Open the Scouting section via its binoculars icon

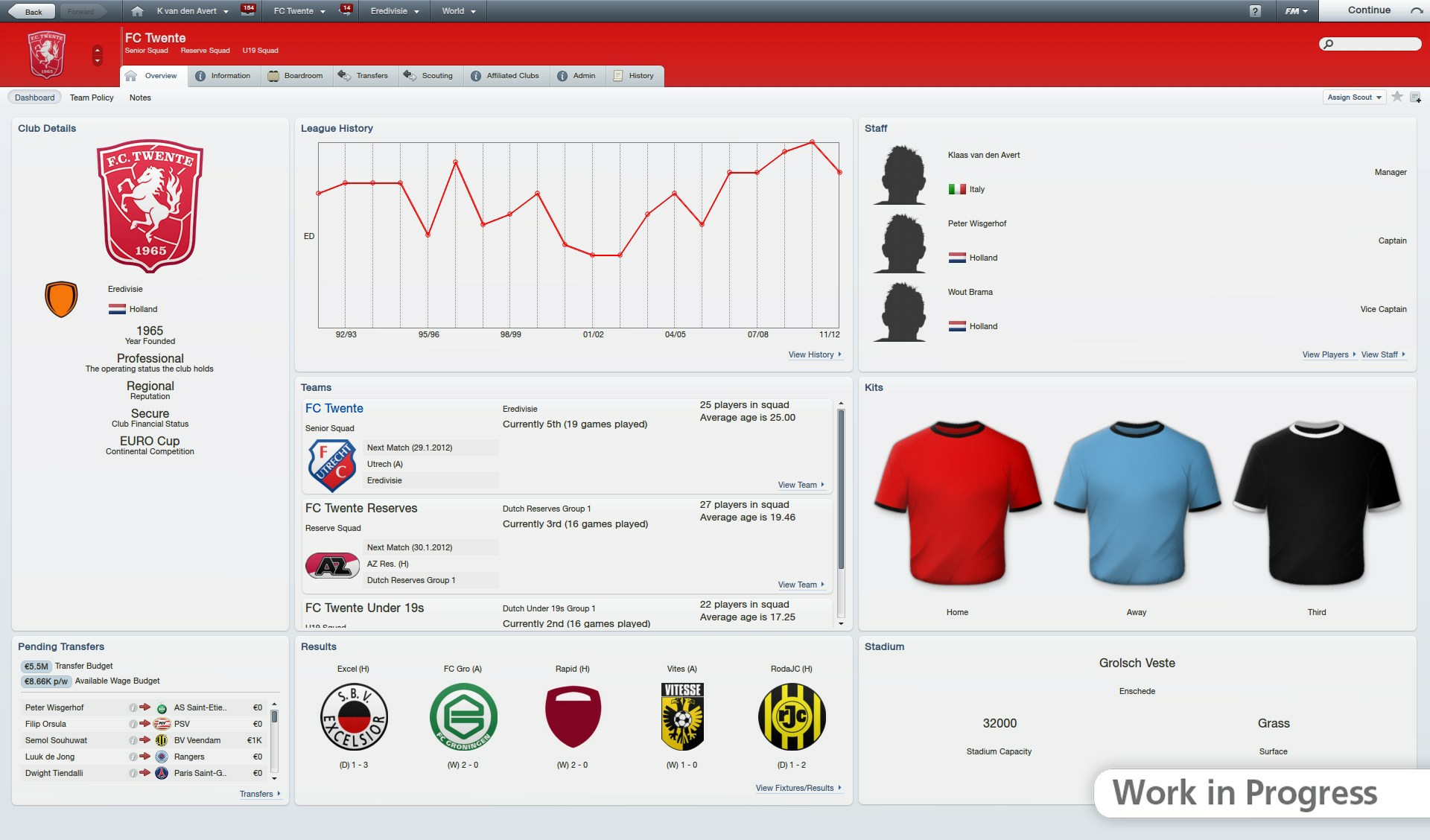pos(409,75)
